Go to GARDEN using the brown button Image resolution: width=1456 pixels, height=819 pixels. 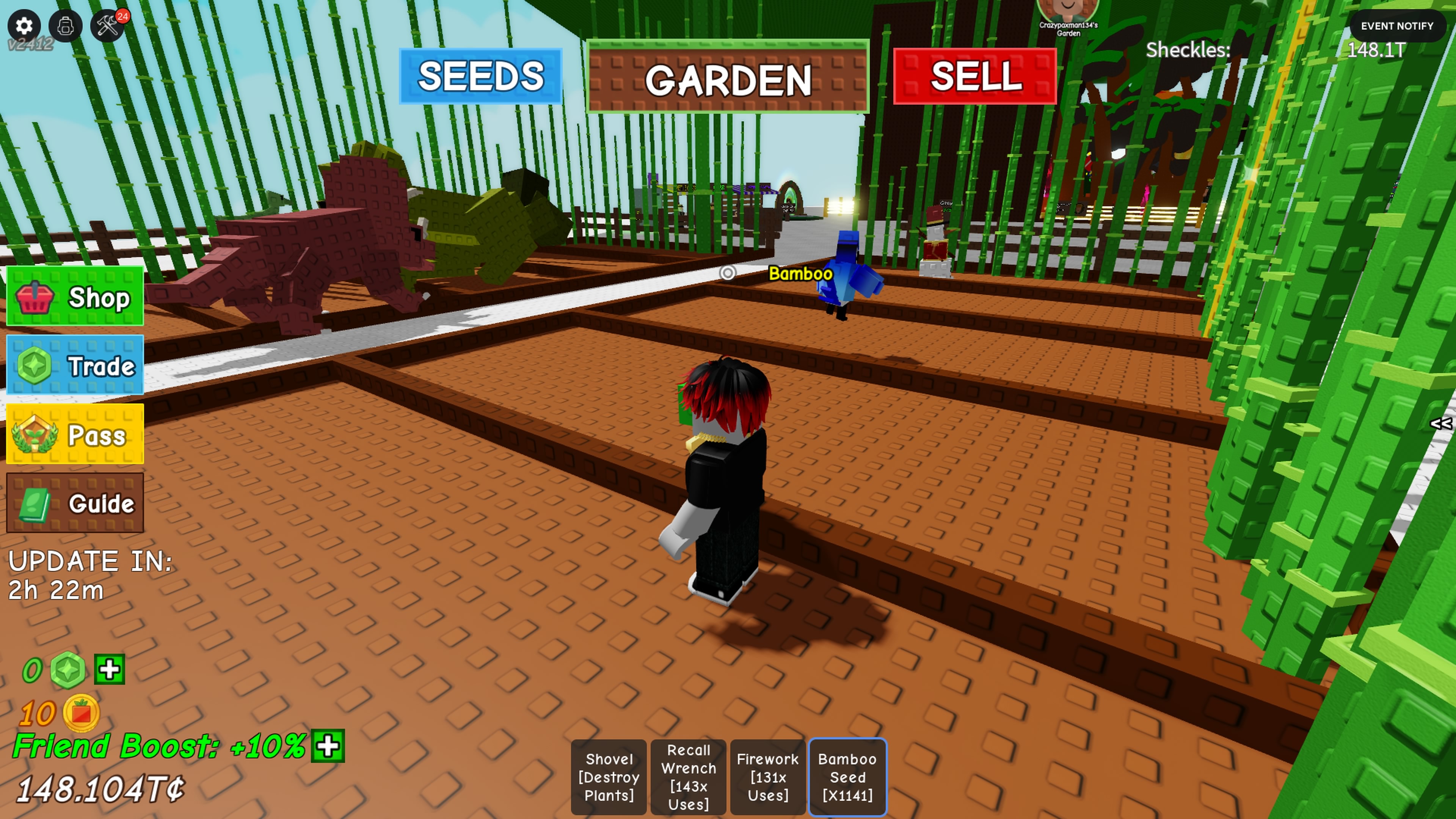tap(728, 77)
